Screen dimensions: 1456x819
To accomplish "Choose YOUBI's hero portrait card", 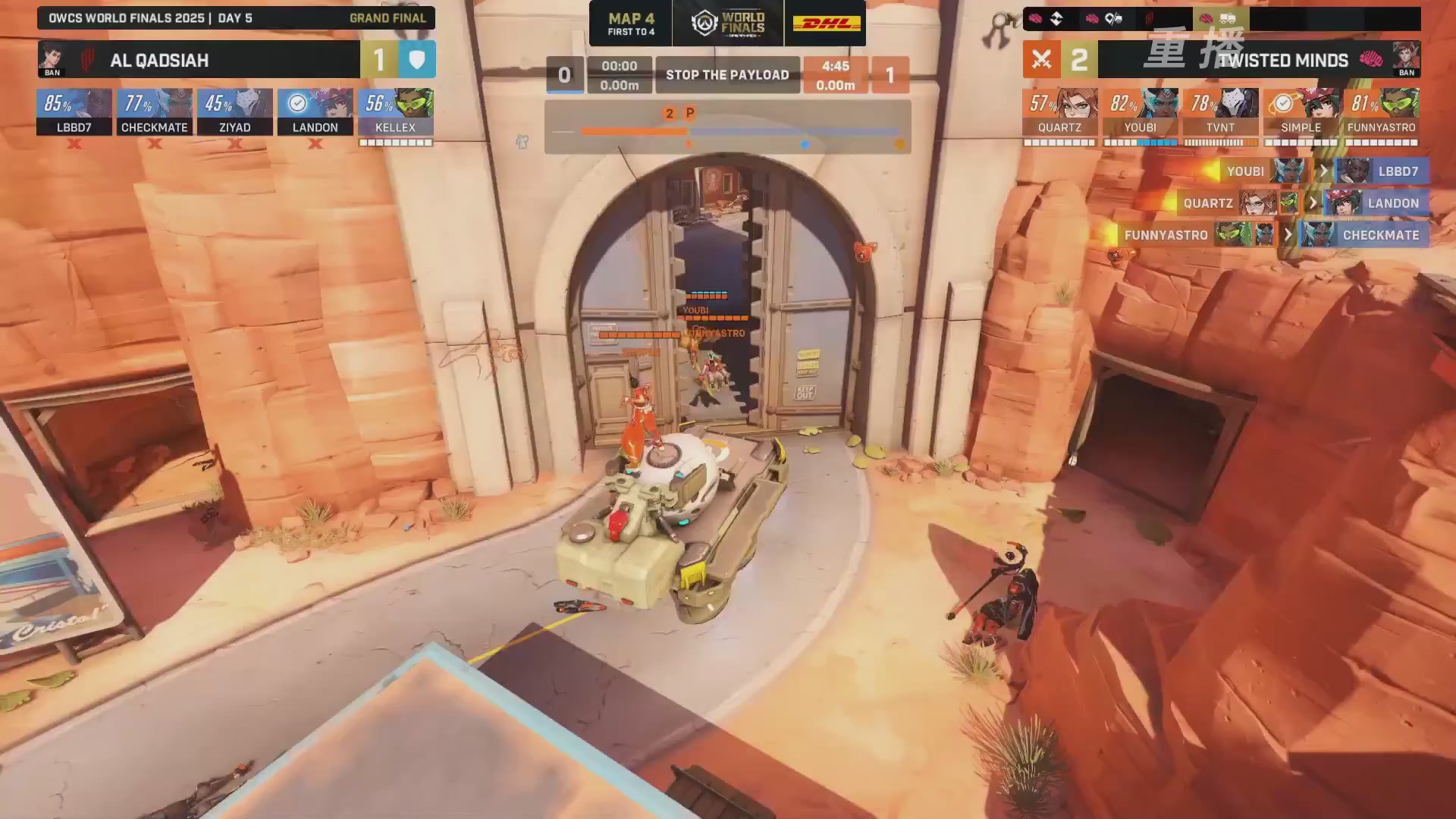I will [1140, 112].
